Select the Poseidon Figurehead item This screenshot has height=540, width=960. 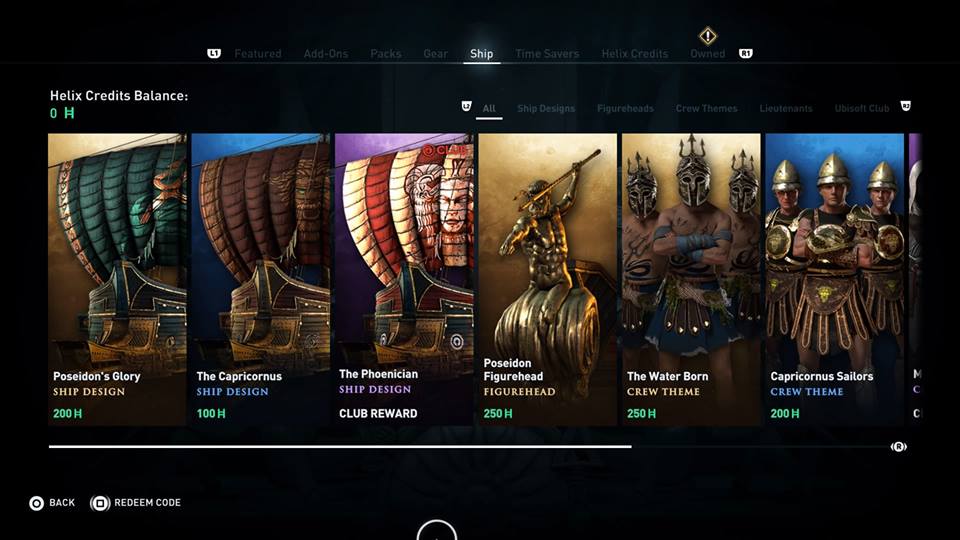[x=547, y=280]
